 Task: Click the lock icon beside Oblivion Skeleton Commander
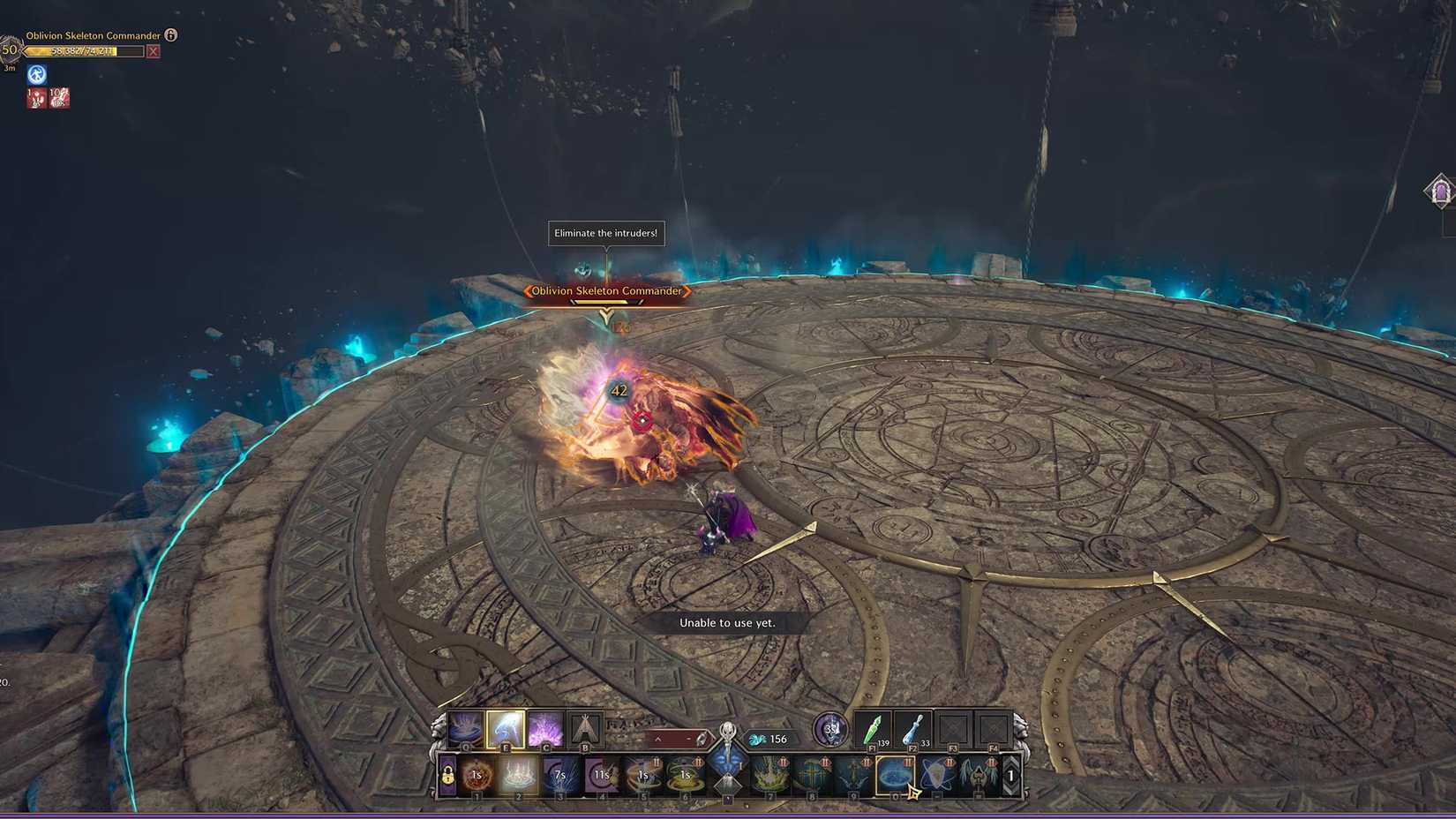[171, 35]
